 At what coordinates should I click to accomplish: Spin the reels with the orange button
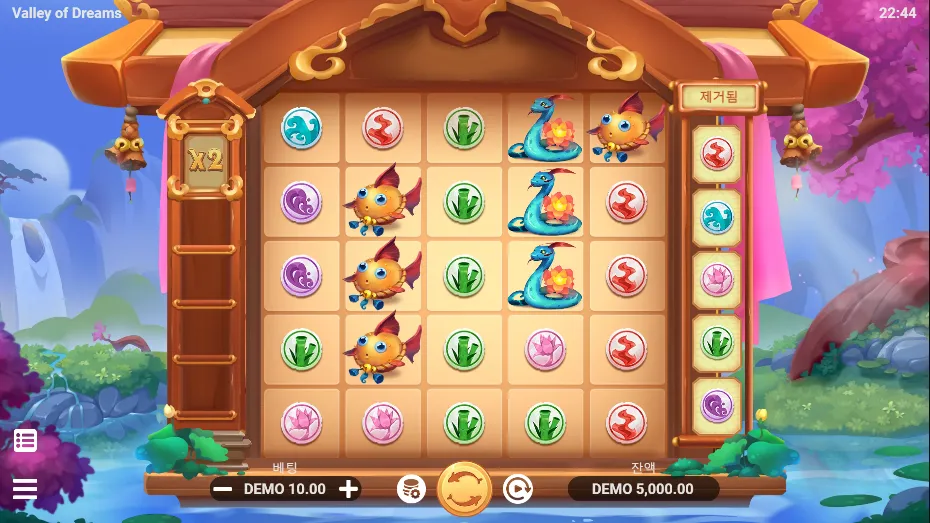point(464,488)
